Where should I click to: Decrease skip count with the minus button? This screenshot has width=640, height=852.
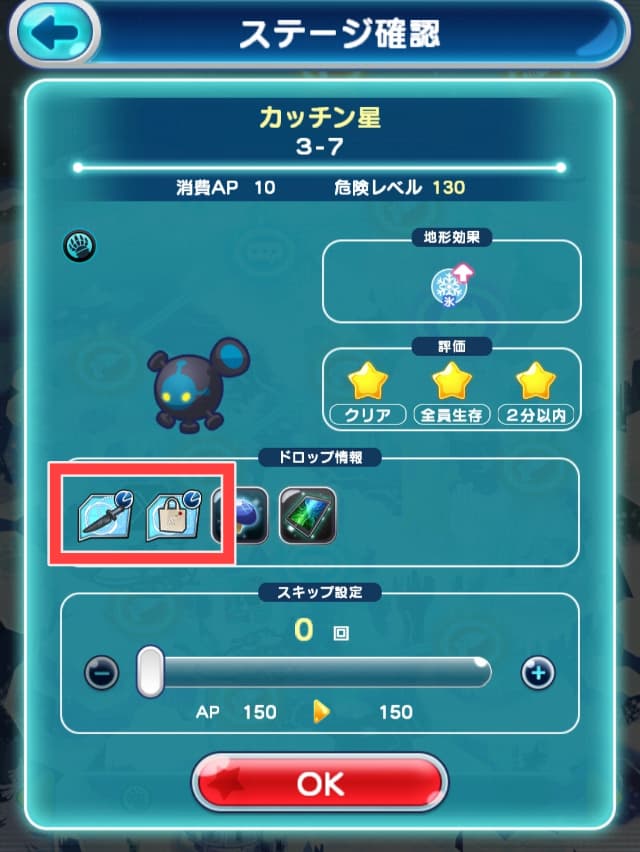click(101, 673)
